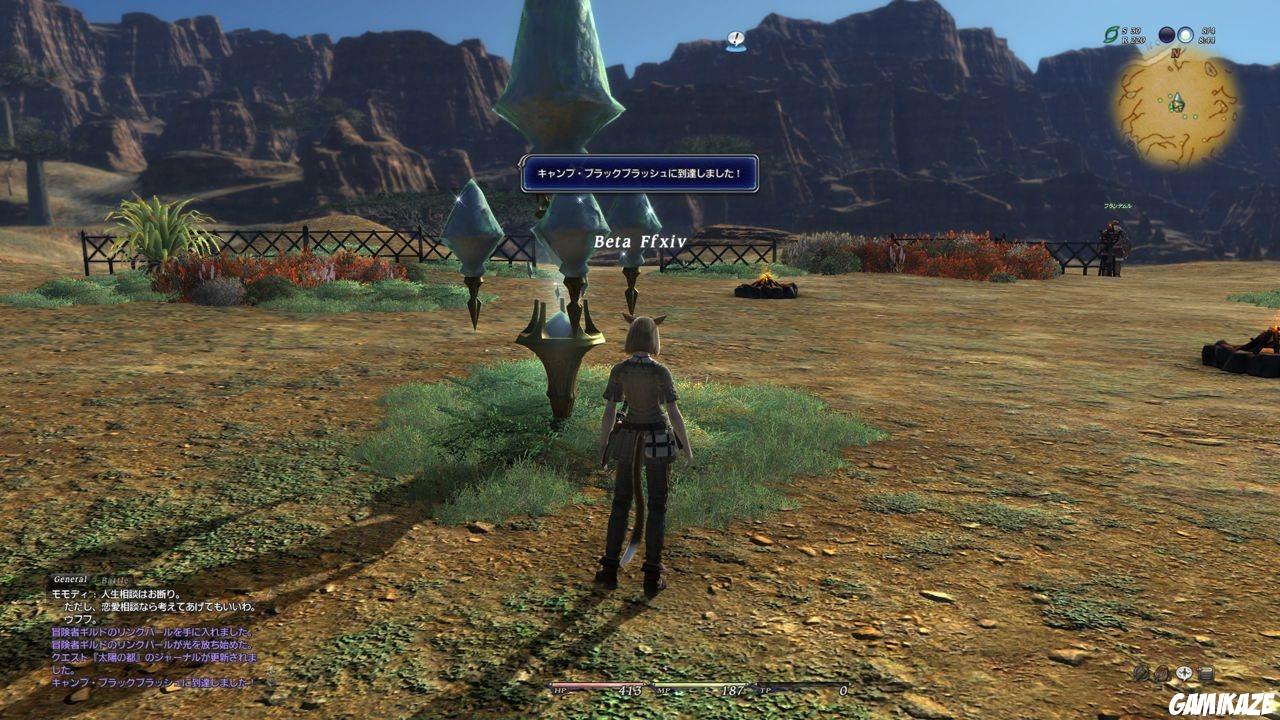The image size is (1280, 720).
Task: Open the notepad log icon at bottom right
Action: point(1206,672)
